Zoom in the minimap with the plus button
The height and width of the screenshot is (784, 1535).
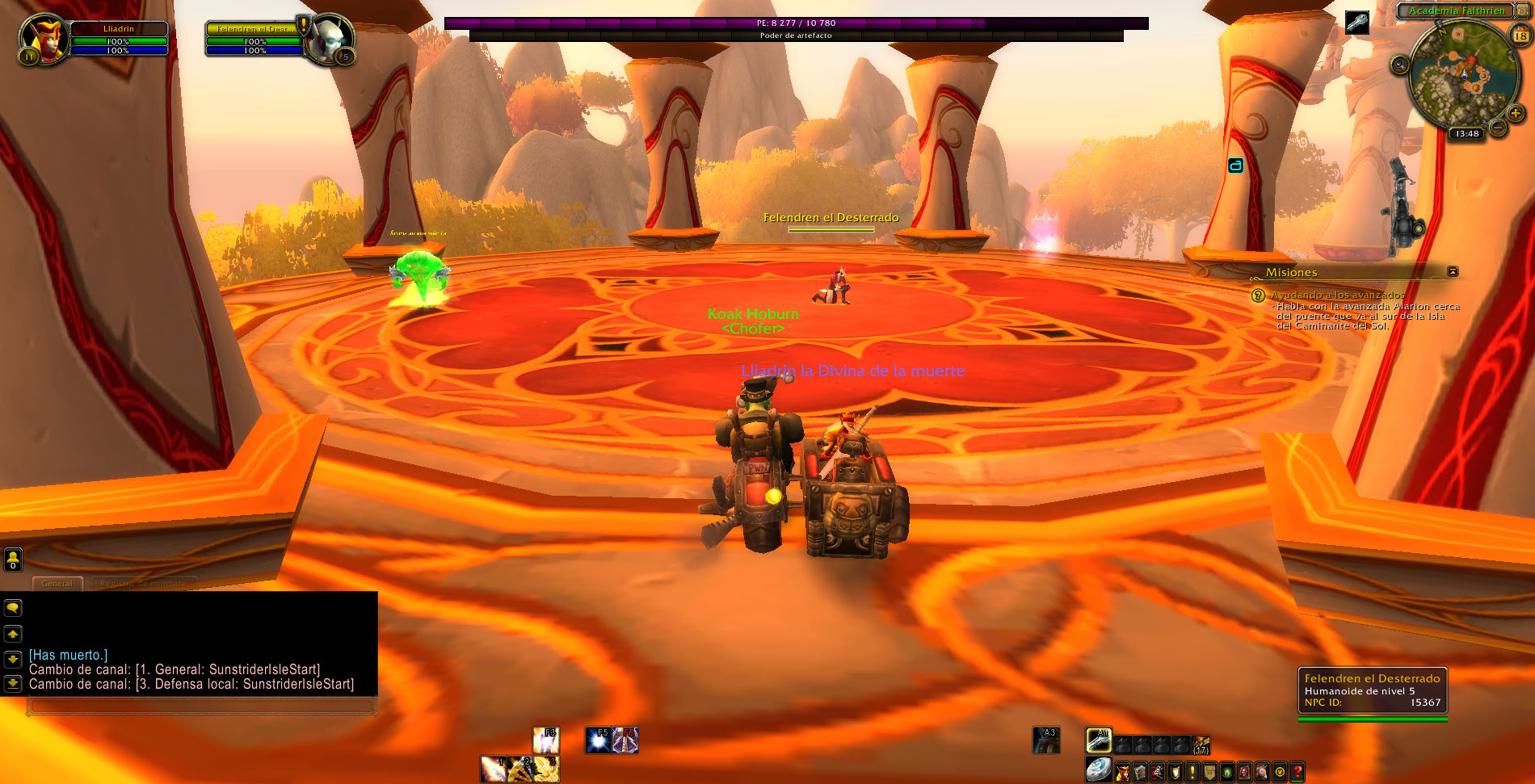point(1516,113)
